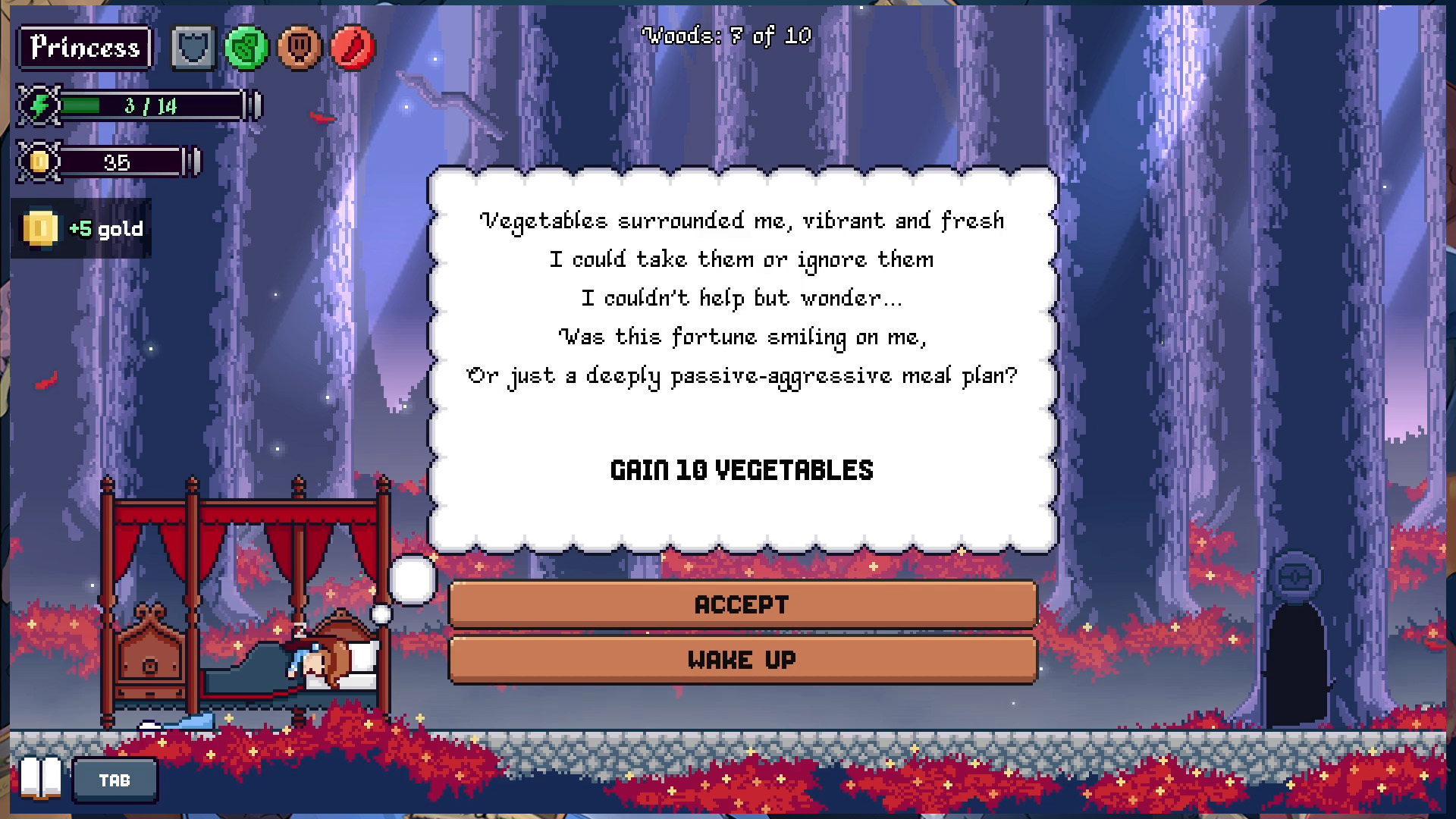
Task: Toggle the Princess nameplate panel
Action: click(84, 47)
